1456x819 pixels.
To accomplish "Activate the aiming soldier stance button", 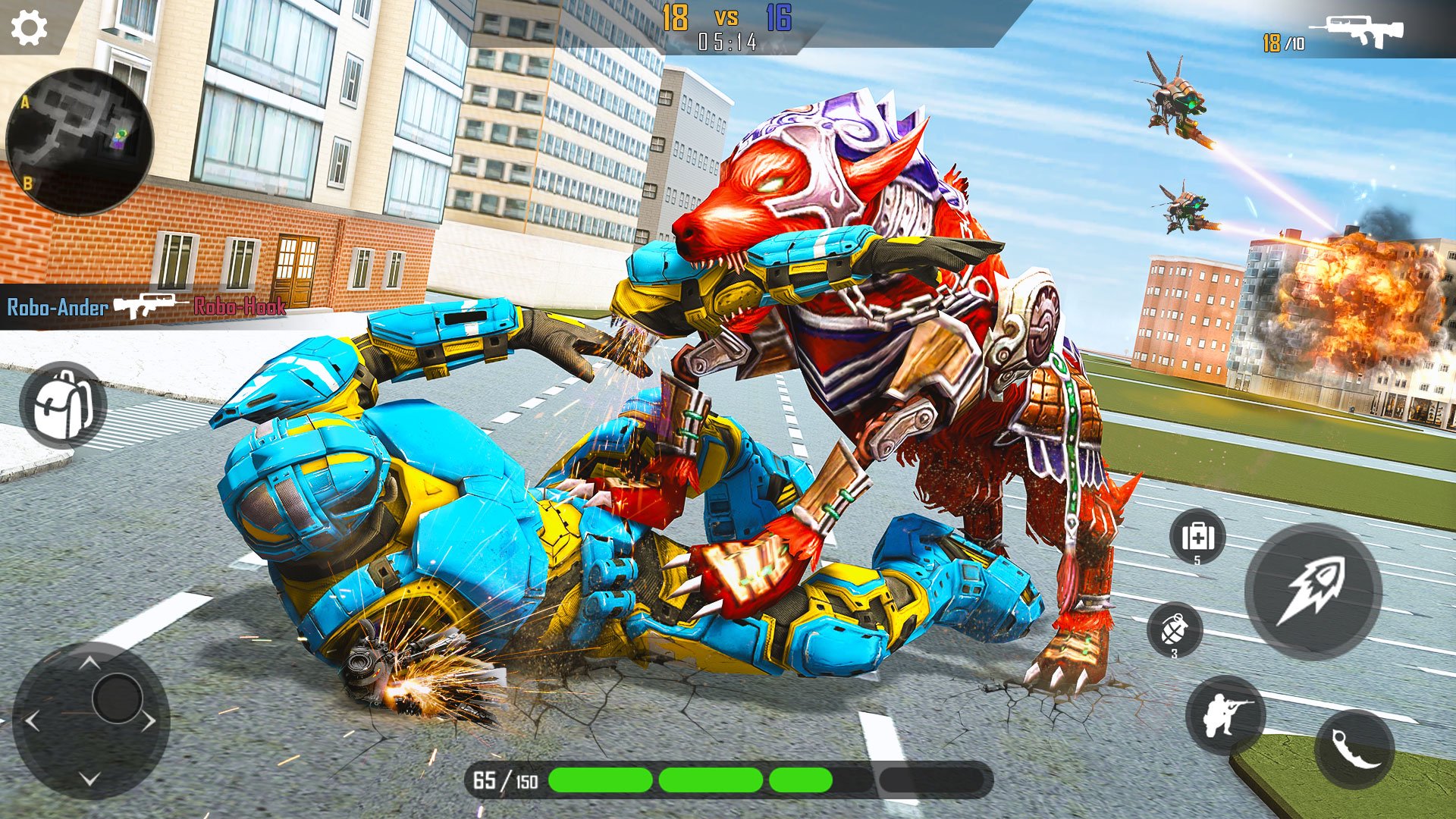I will pos(1225,714).
